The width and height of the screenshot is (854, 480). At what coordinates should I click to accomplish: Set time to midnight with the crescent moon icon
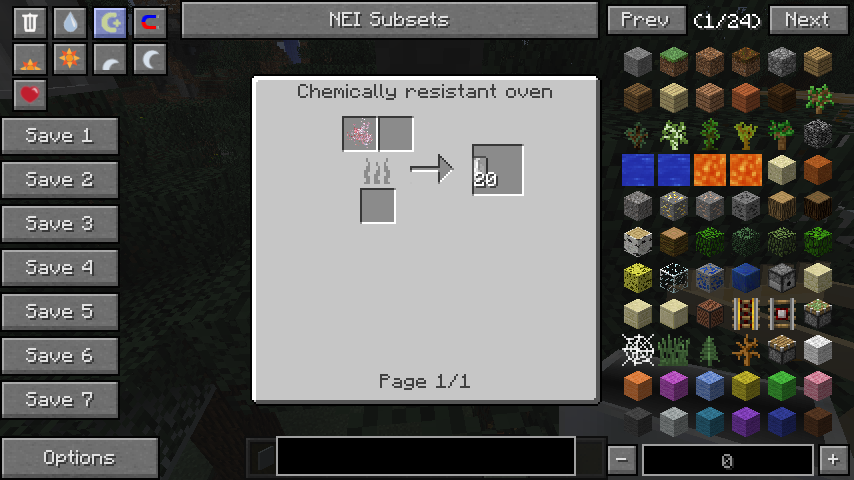point(150,60)
